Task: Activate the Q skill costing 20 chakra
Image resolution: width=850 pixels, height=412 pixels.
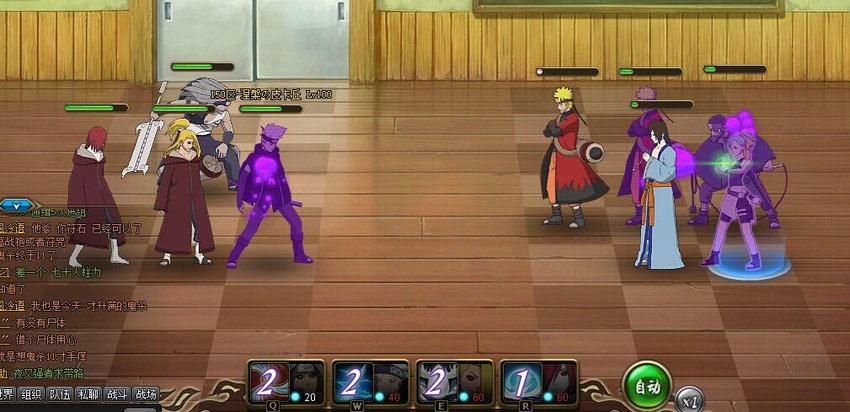Action: tap(286, 383)
